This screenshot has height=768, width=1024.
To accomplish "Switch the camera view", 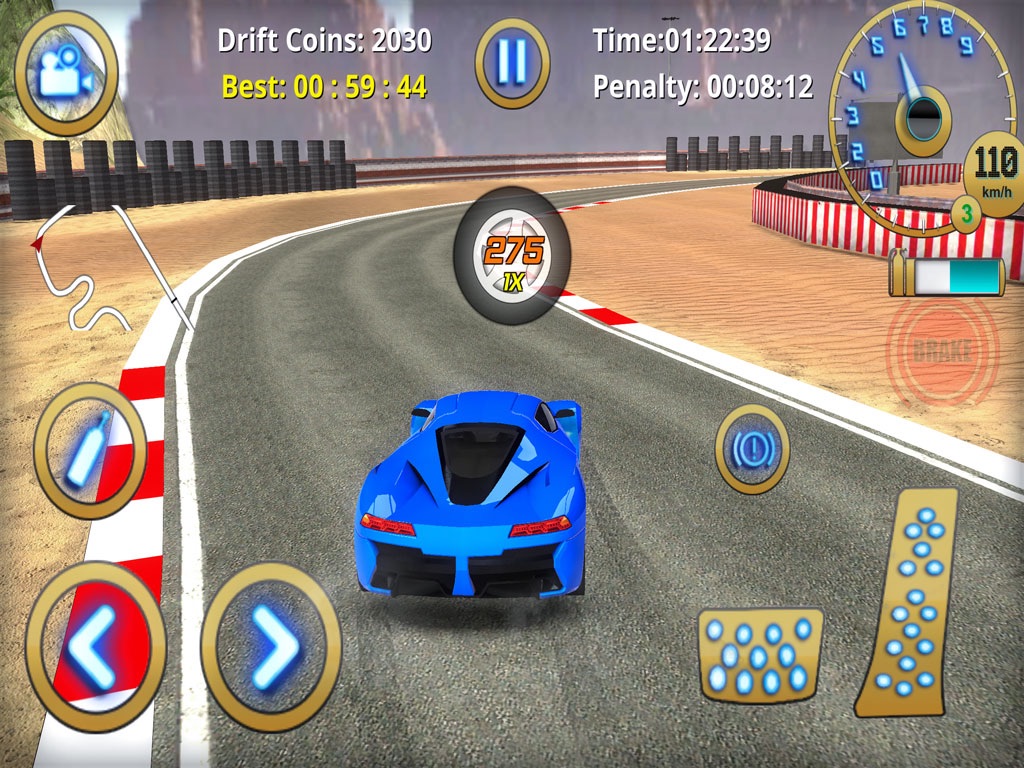I will tap(66, 73).
